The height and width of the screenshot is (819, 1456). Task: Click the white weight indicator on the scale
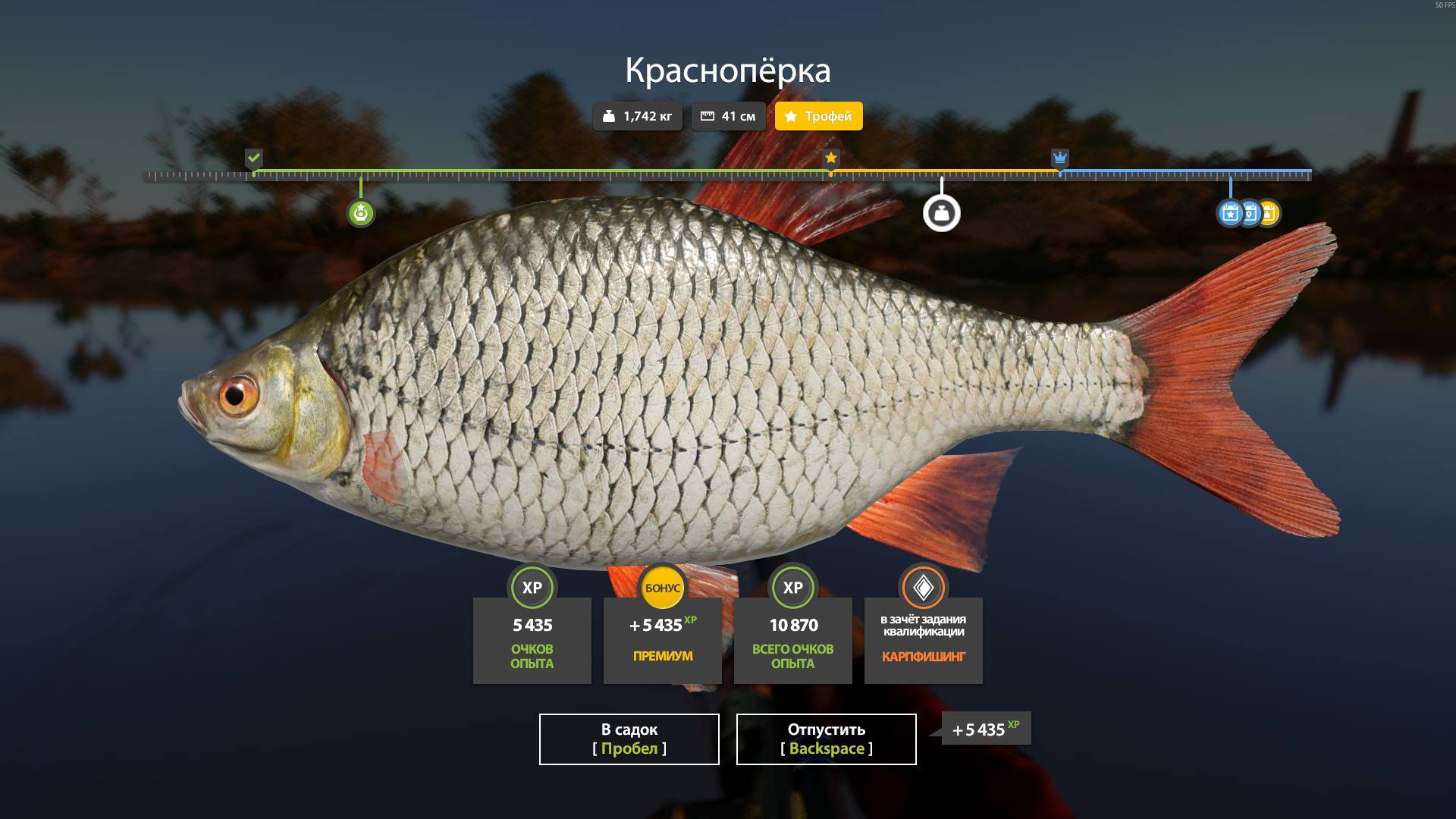click(x=942, y=213)
